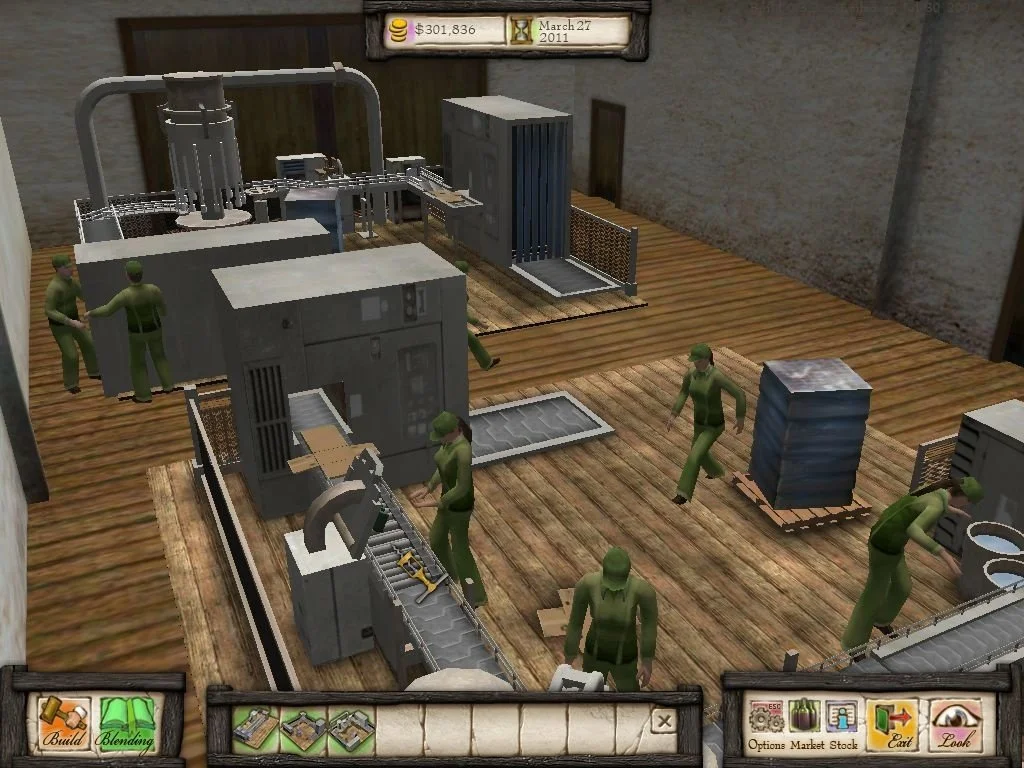Screen dimensions: 1024x768
Task: Activate the Look eye button
Action: pos(956,724)
